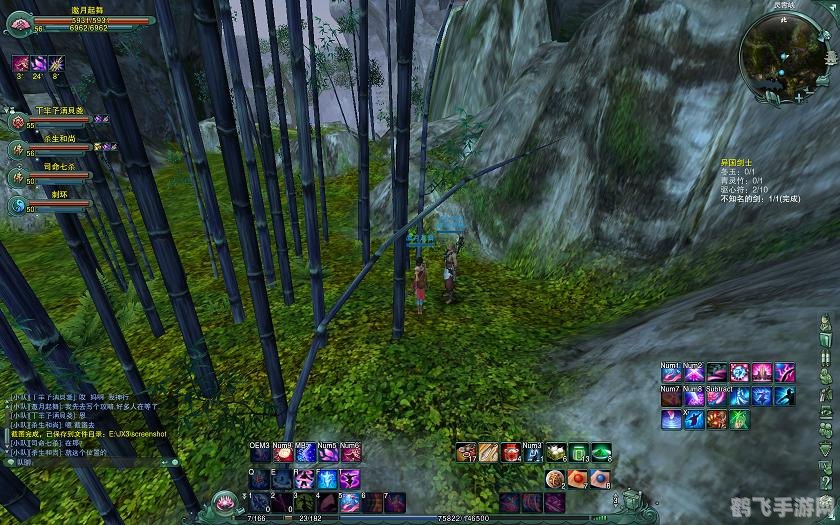Use the skill bound to OEM3
Viewport: 840px width, 525px height.
pos(260,454)
